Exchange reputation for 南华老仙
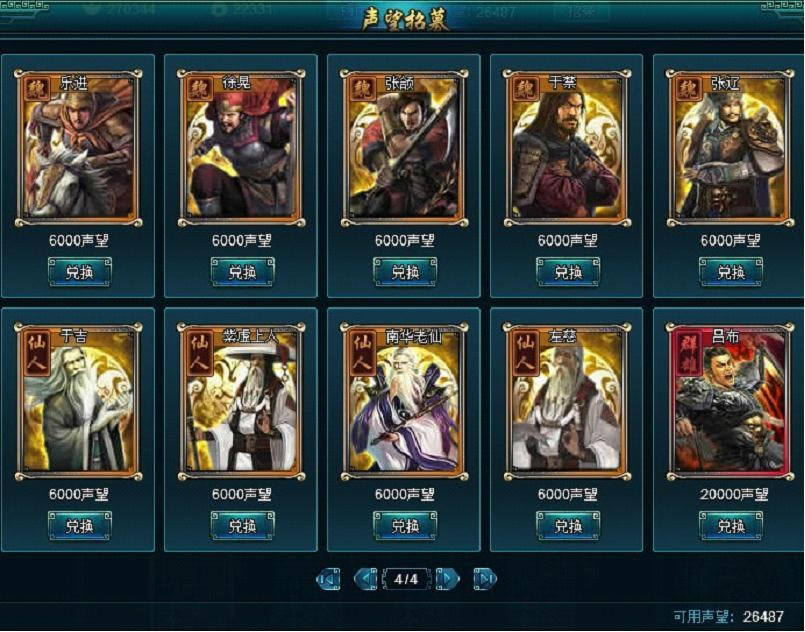The image size is (805, 632). point(405,525)
